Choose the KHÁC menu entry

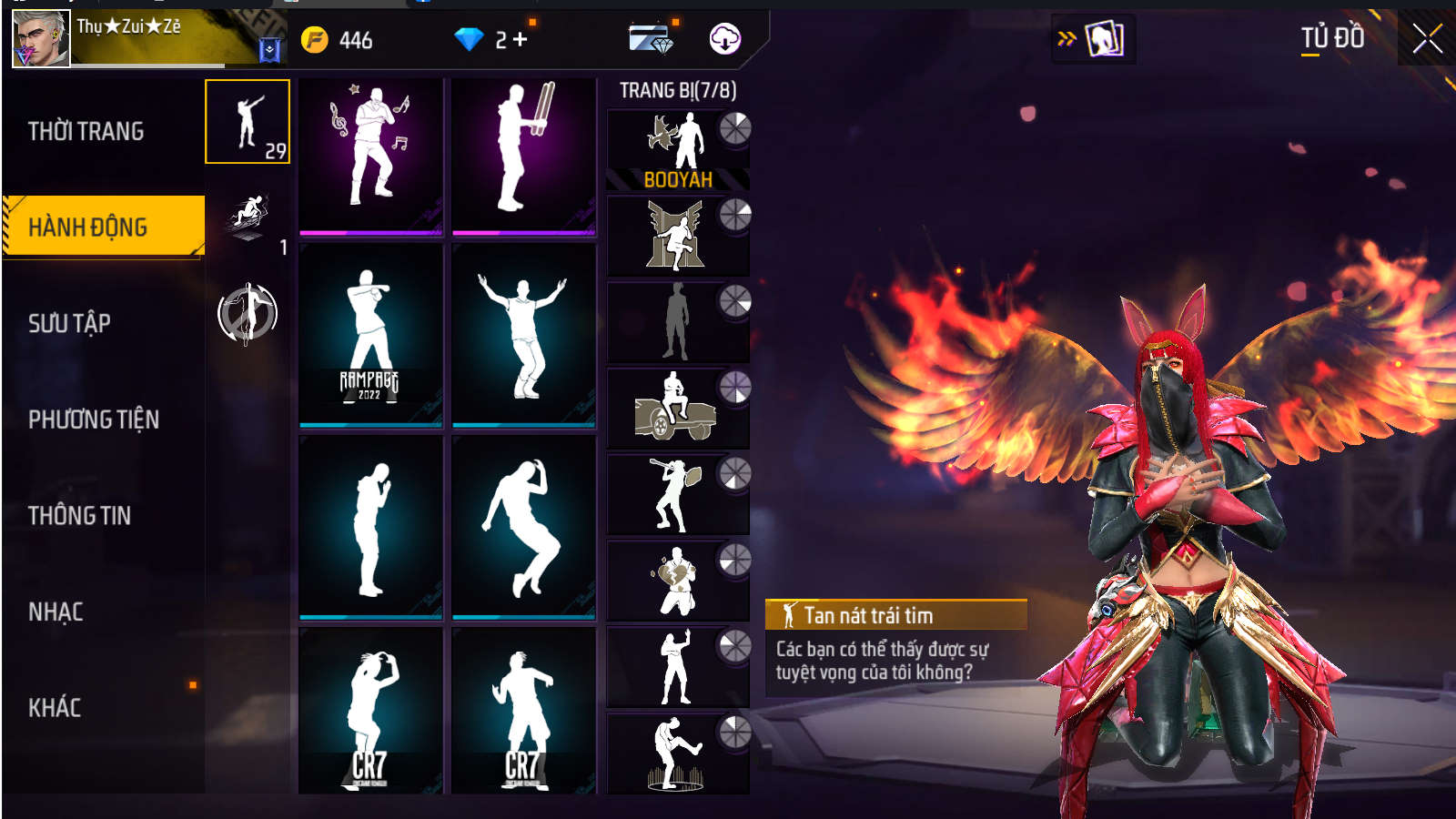[x=55, y=708]
